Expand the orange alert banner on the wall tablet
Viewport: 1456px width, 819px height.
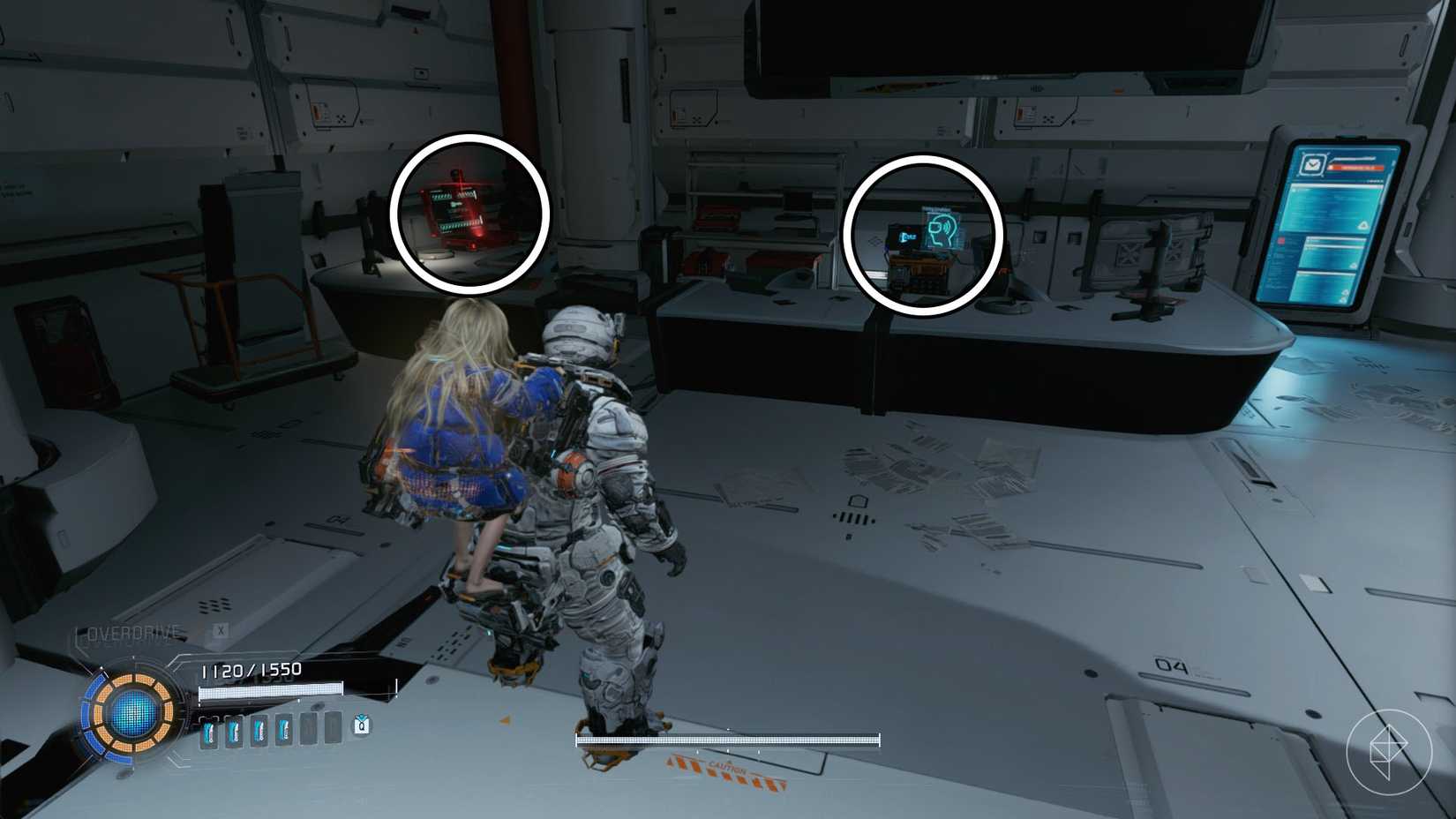[x=1357, y=168]
